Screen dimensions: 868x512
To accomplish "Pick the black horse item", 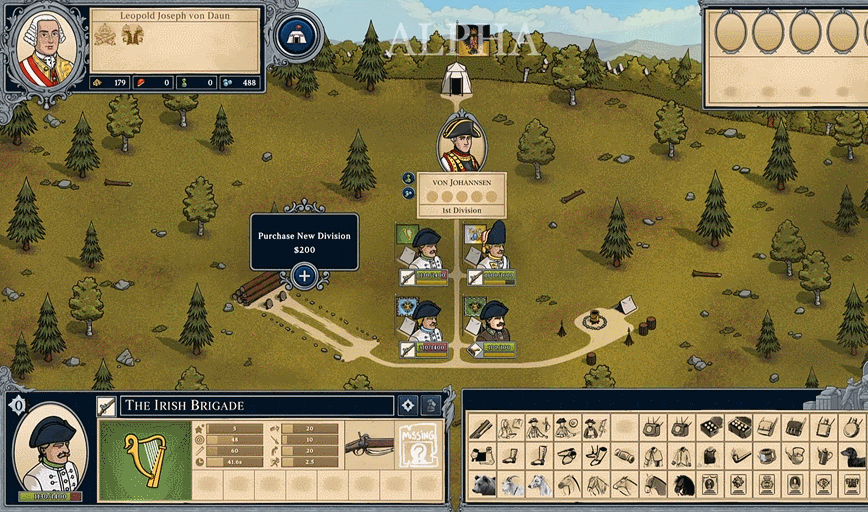I will (684, 485).
